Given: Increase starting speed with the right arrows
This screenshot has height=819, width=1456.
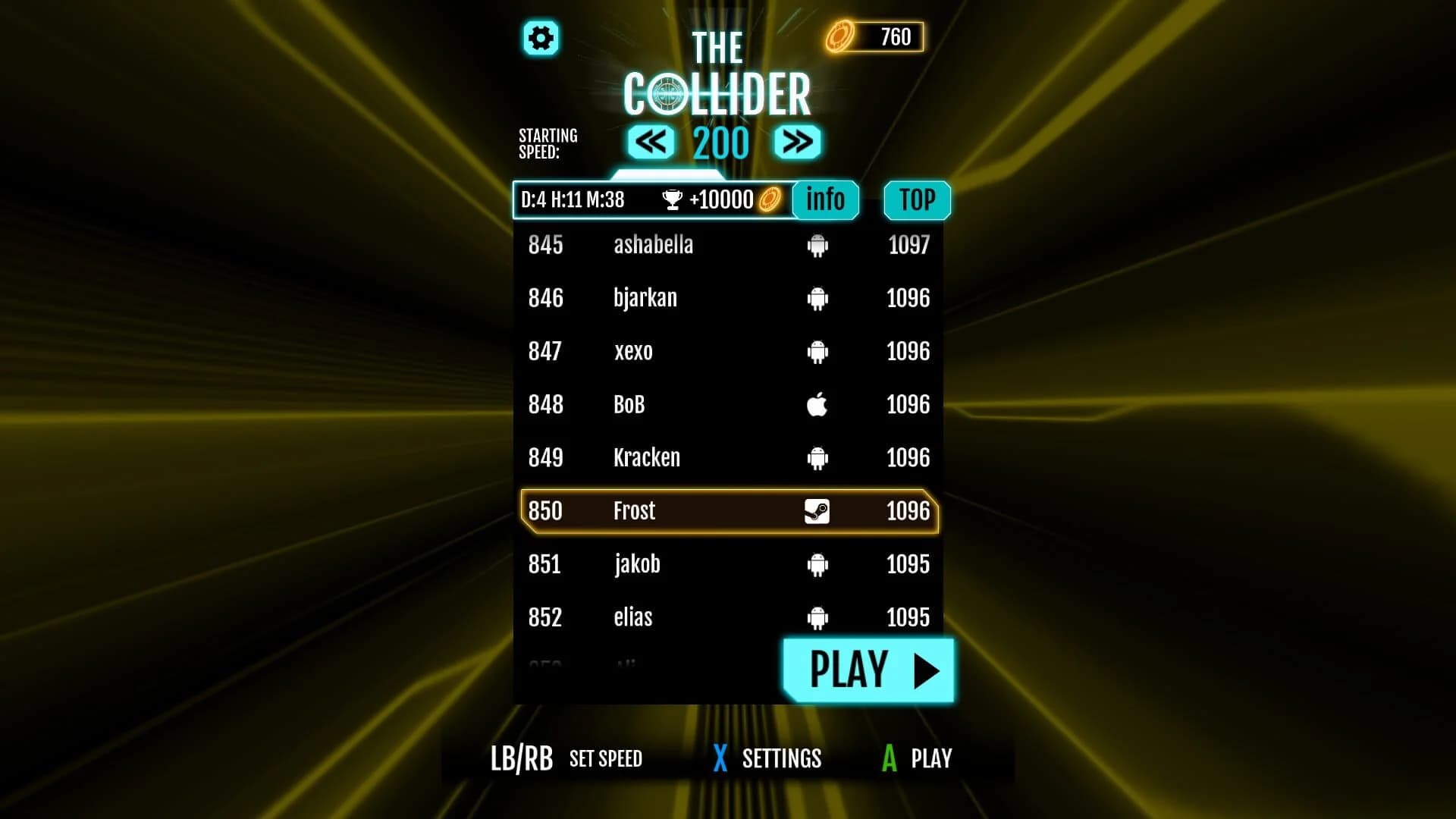Looking at the screenshot, I should point(798,142).
